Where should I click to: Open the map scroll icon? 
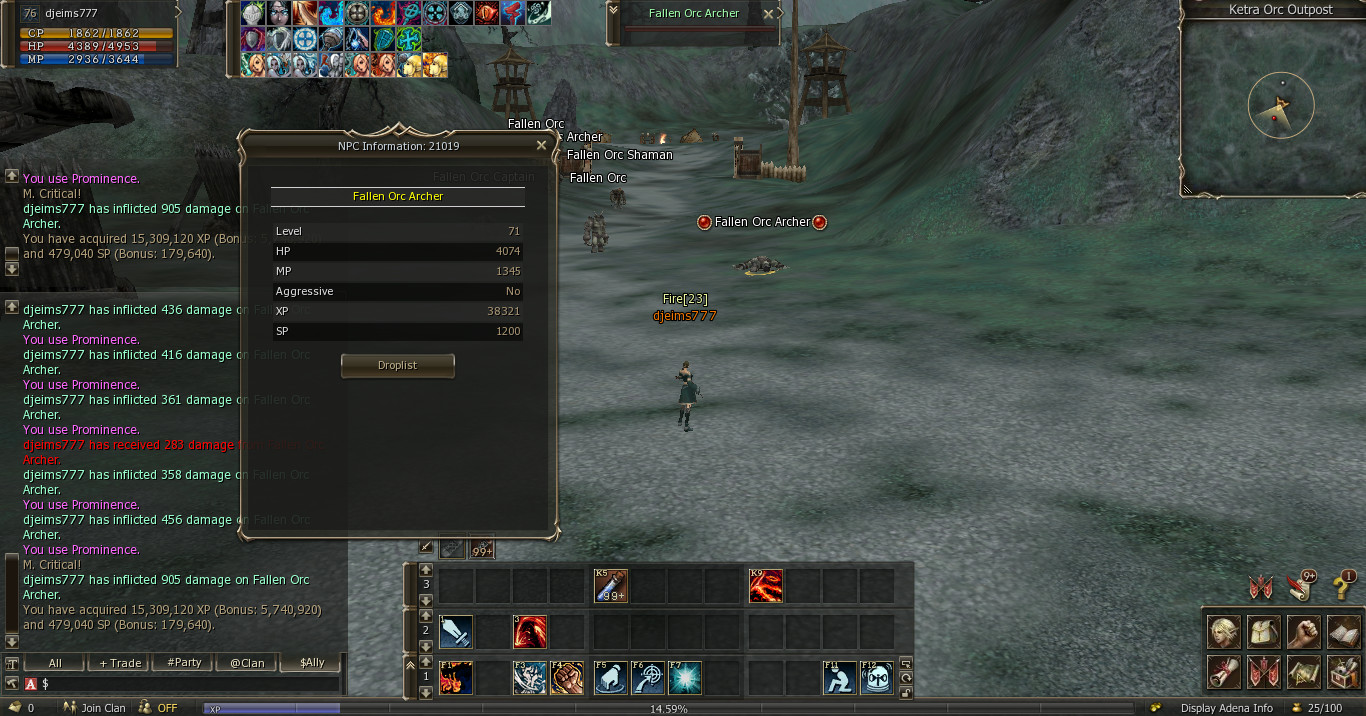tap(1303, 671)
